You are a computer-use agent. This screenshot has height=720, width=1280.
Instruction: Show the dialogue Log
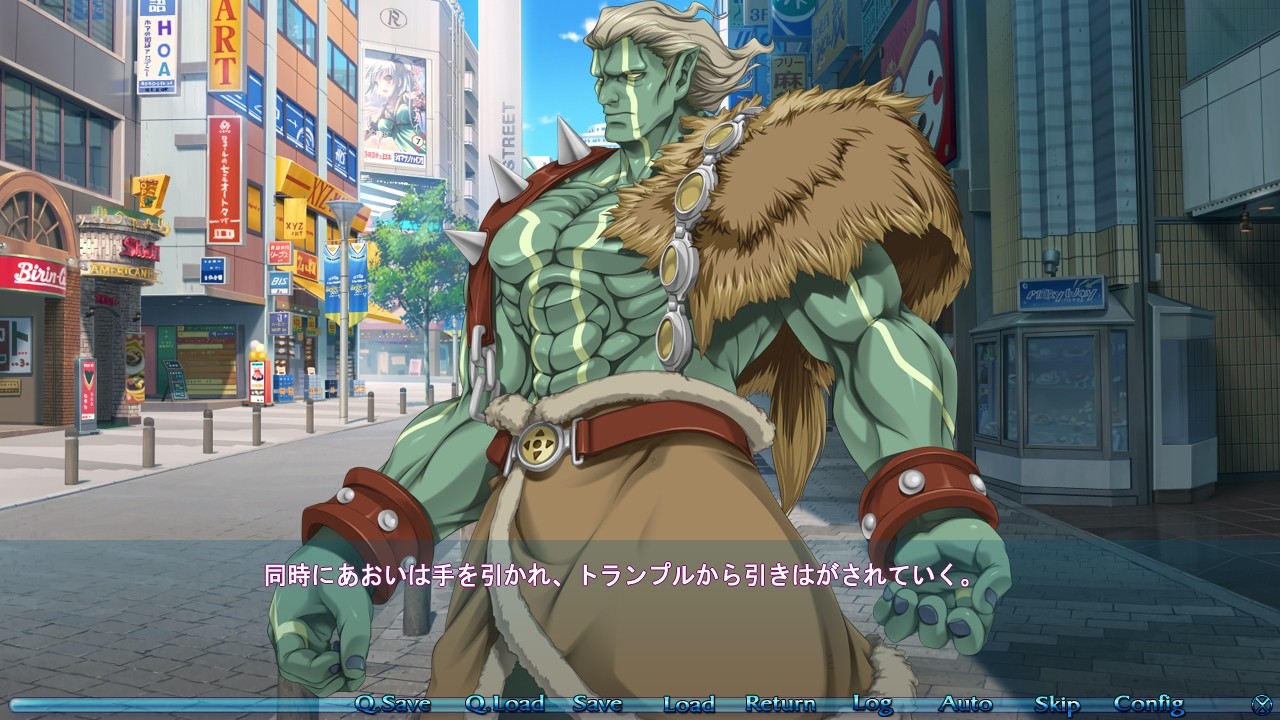point(872,704)
